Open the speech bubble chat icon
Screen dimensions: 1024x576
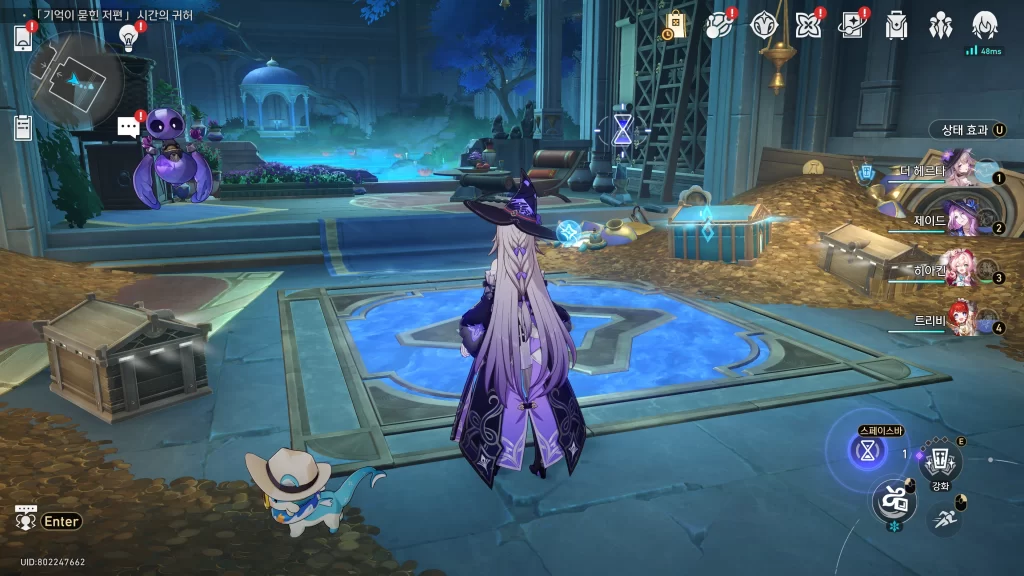127,127
